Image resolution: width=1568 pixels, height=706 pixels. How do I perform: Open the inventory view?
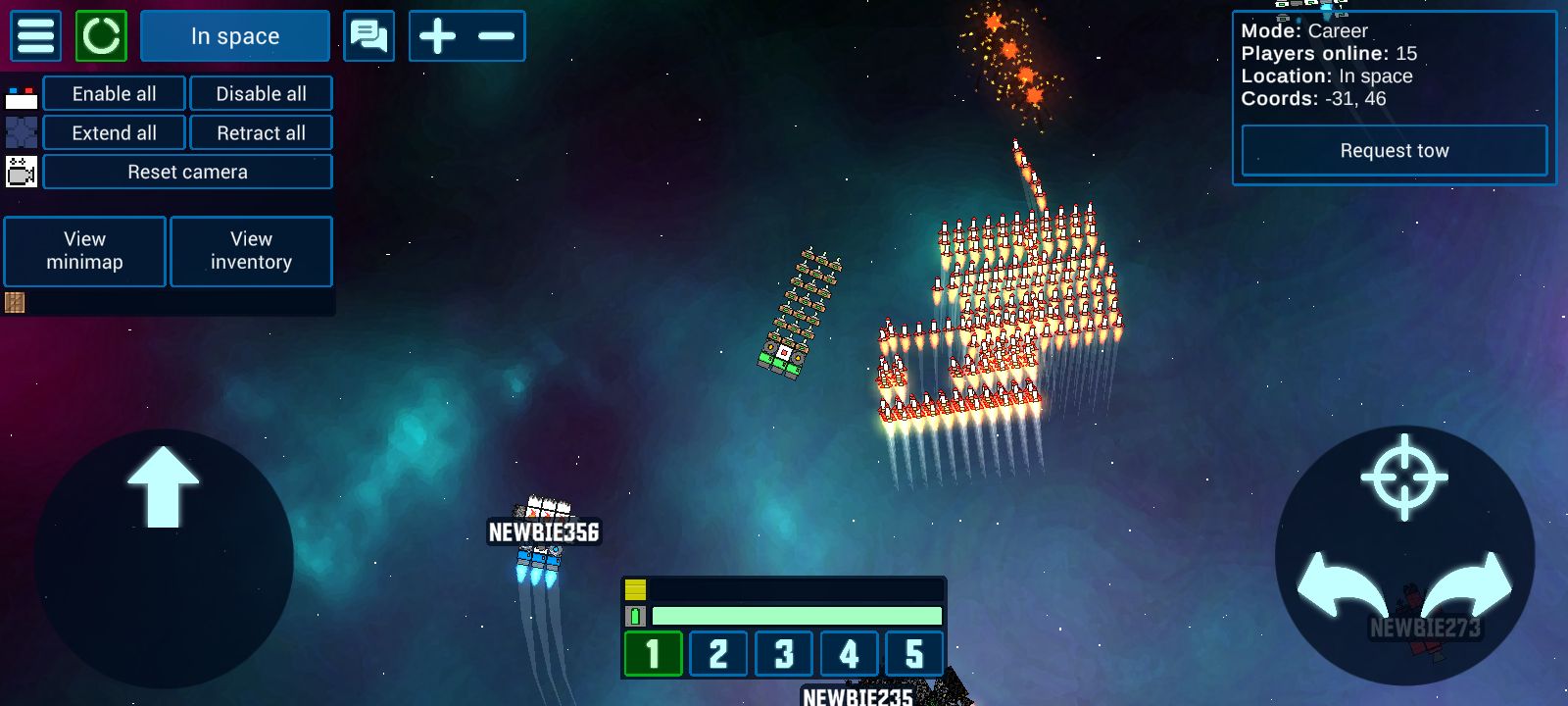[x=251, y=251]
